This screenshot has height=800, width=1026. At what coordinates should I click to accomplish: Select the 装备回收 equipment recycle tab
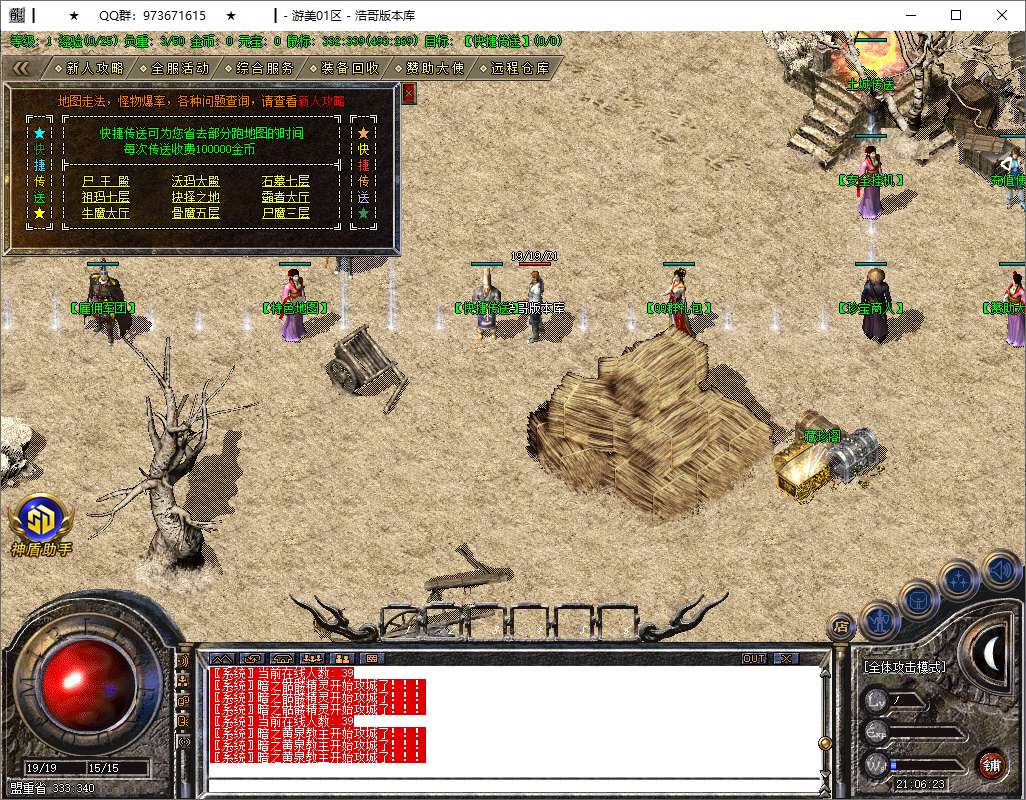tap(349, 68)
